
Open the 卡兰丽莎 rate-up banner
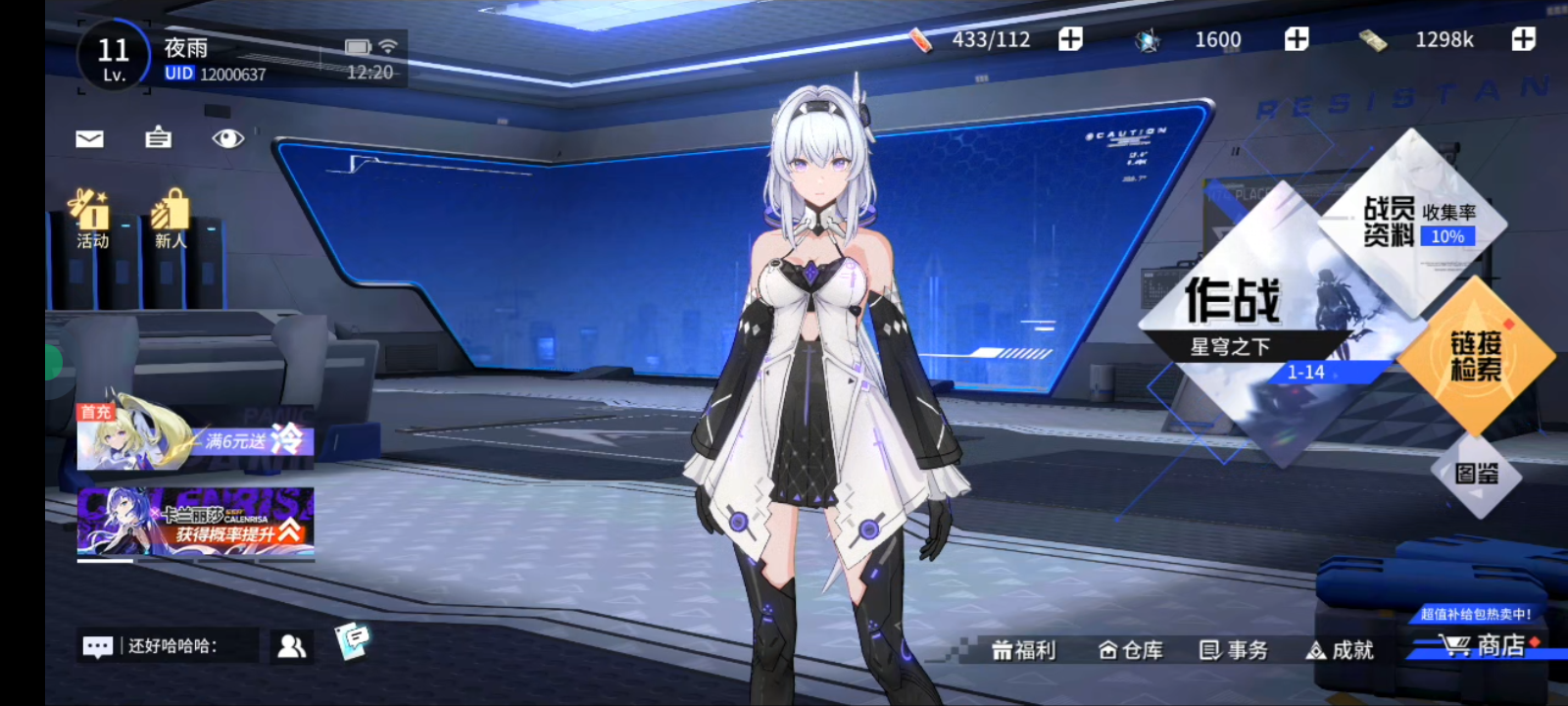[196, 522]
